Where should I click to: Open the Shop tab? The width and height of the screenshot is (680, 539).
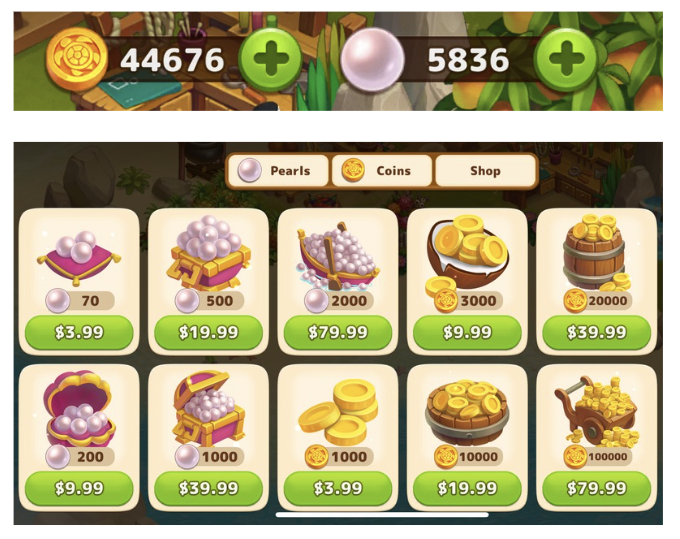click(485, 171)
